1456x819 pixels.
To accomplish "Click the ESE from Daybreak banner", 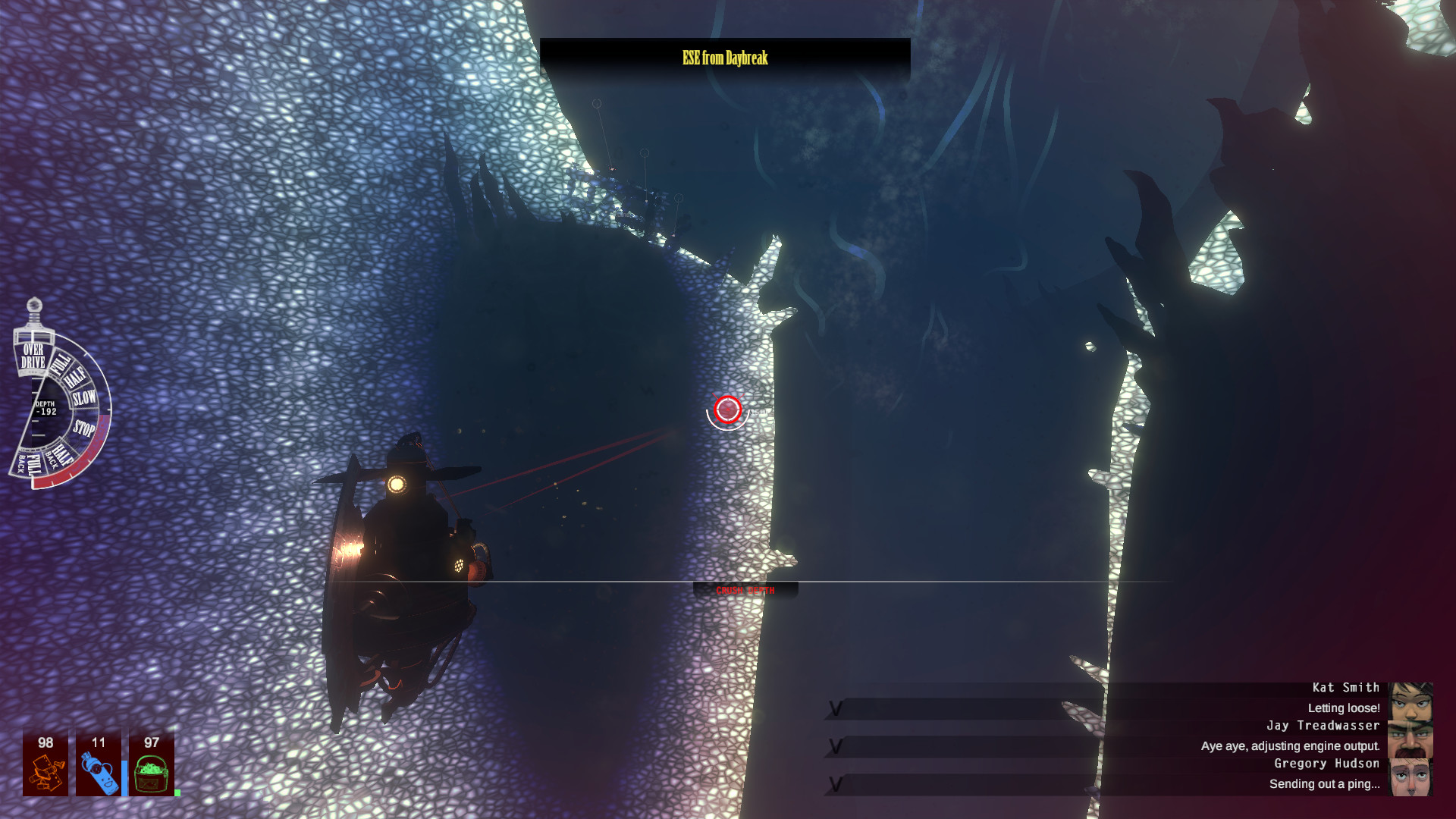I will tap(724, 56).
